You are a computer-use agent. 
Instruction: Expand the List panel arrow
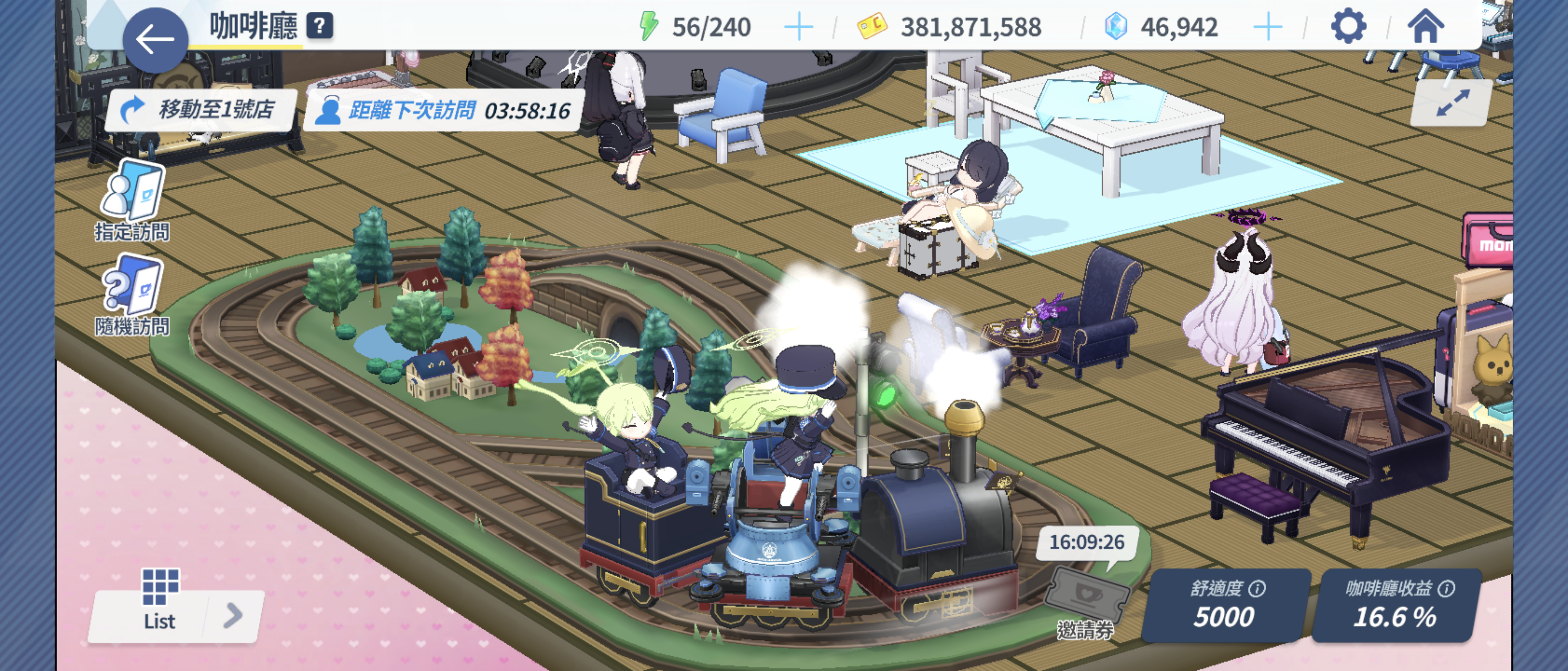point(233,615)
